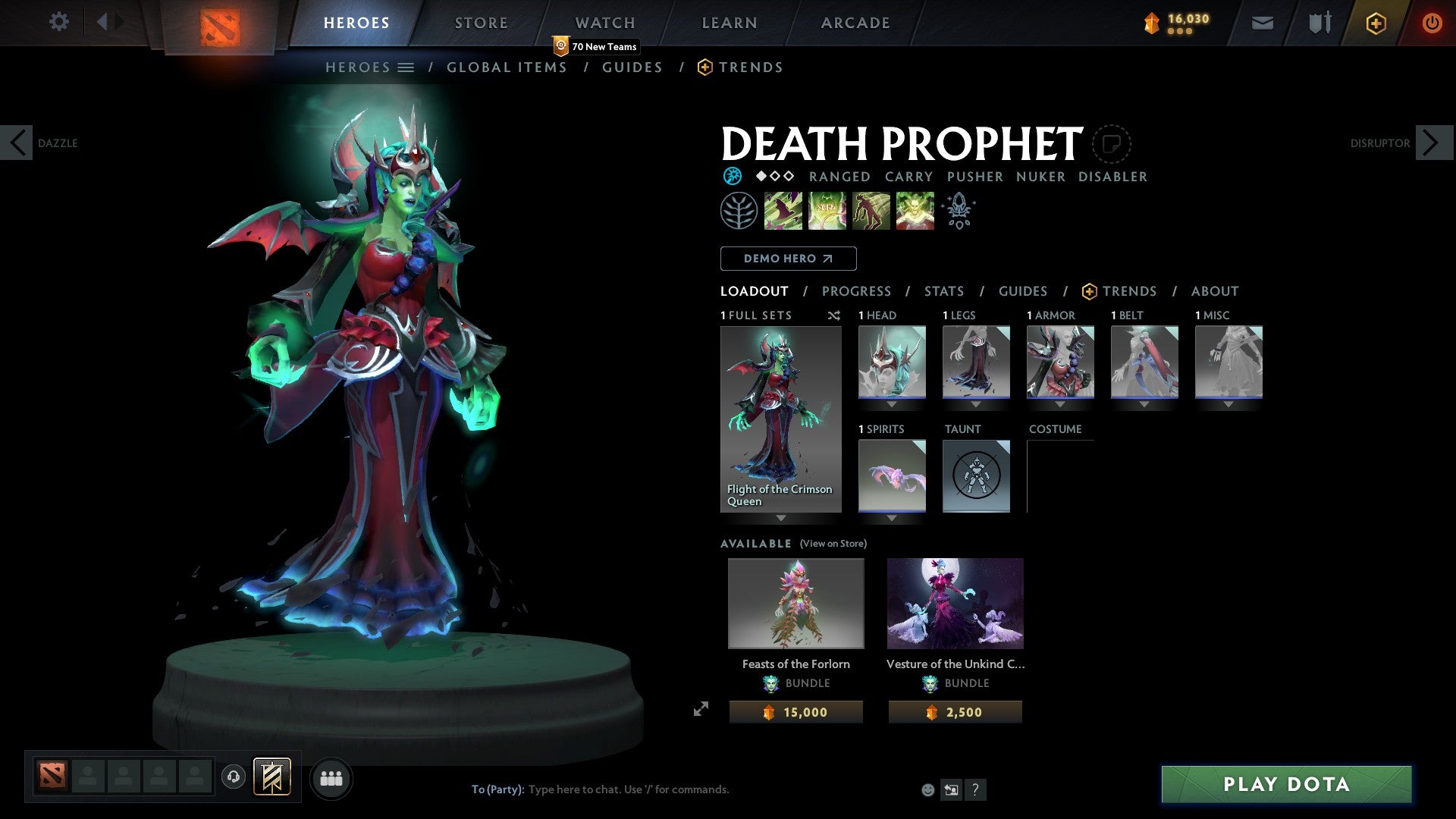Select the Crypt Swarm ability icon
This screenshot has width=1456, height=819.
pyautogui.click(x=783, y=210)
